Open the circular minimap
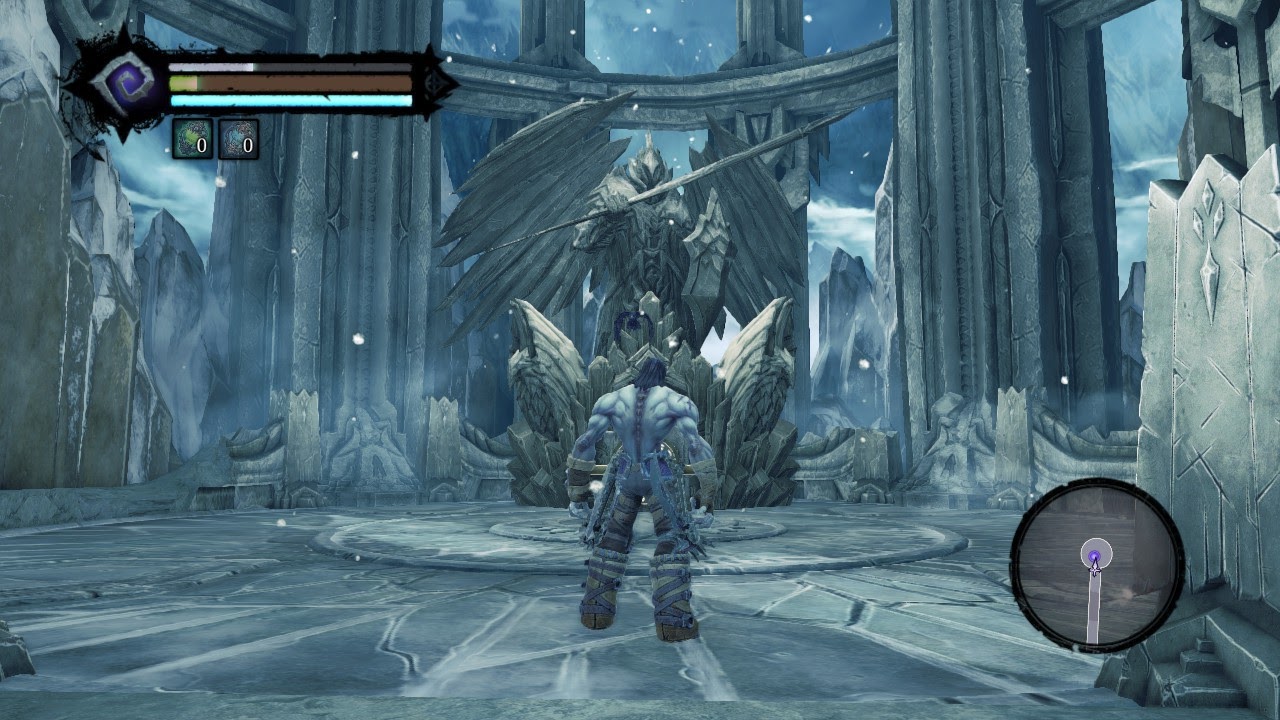 click(1097, 565)
